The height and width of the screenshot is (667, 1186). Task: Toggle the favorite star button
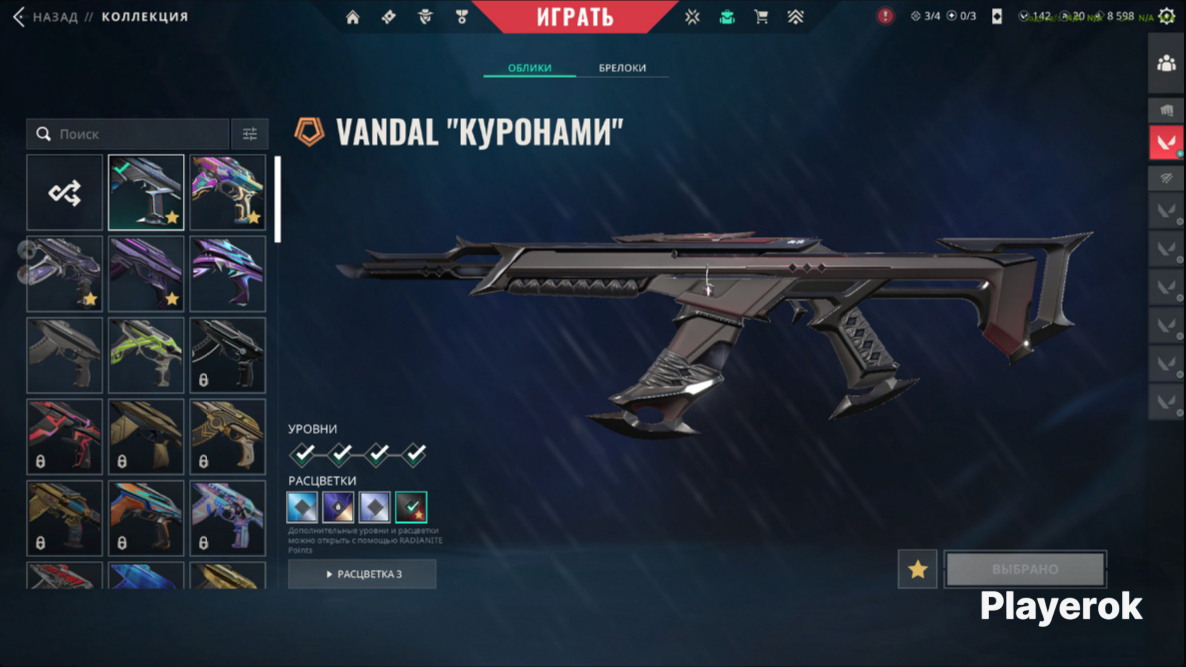917,570
